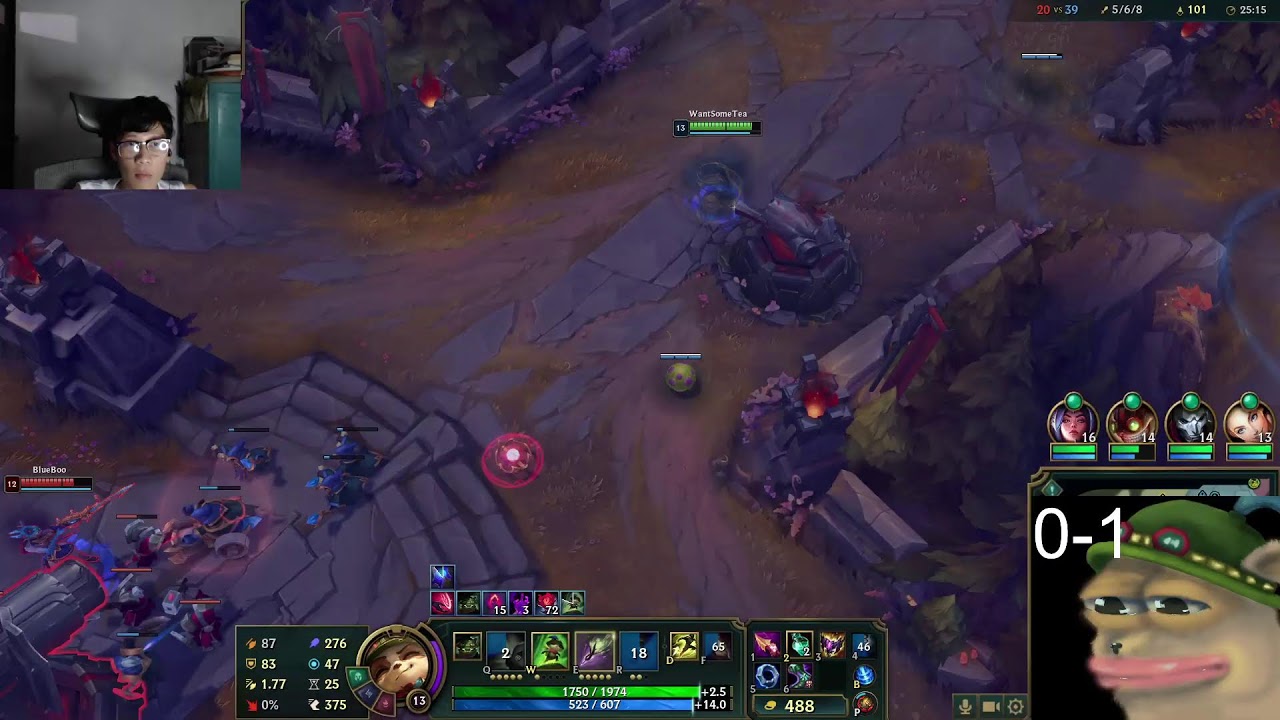The image size is (1280, 720).
Task: Click the buff icon showing 72 stacks
Action: (548, 602)
